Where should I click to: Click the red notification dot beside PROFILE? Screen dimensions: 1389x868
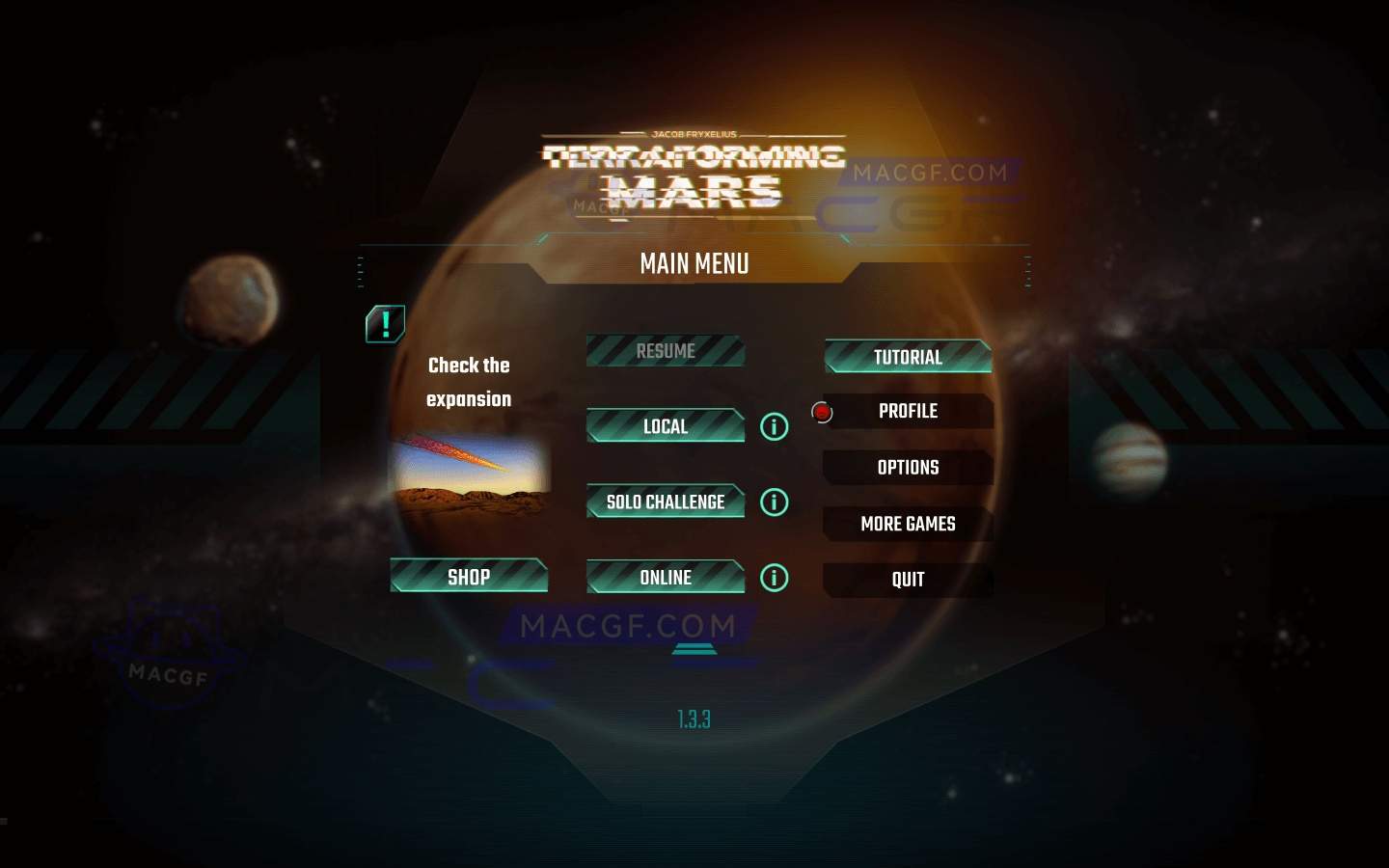(822, 411)
